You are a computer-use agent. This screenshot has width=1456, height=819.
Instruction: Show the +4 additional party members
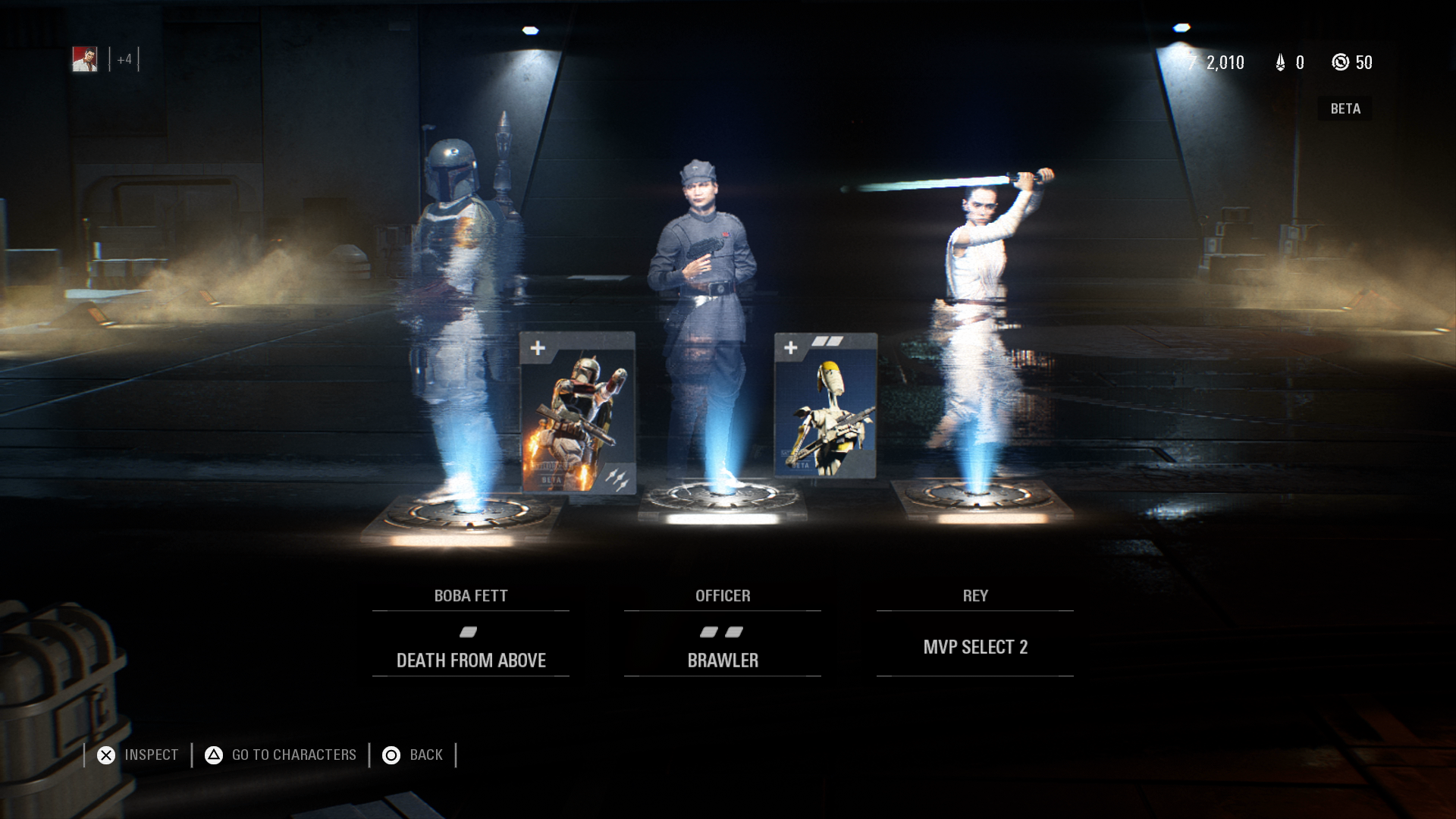[124, 59]
